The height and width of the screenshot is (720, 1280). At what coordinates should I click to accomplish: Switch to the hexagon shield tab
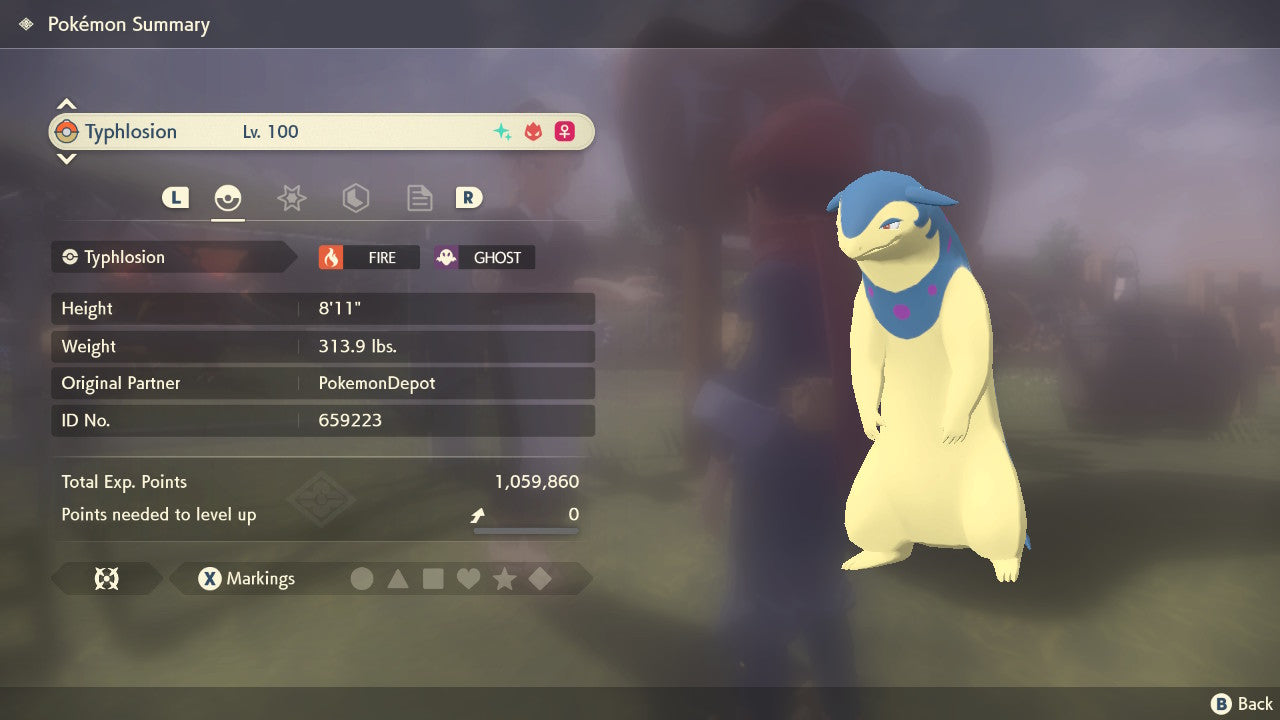click(x=355, y=198)
